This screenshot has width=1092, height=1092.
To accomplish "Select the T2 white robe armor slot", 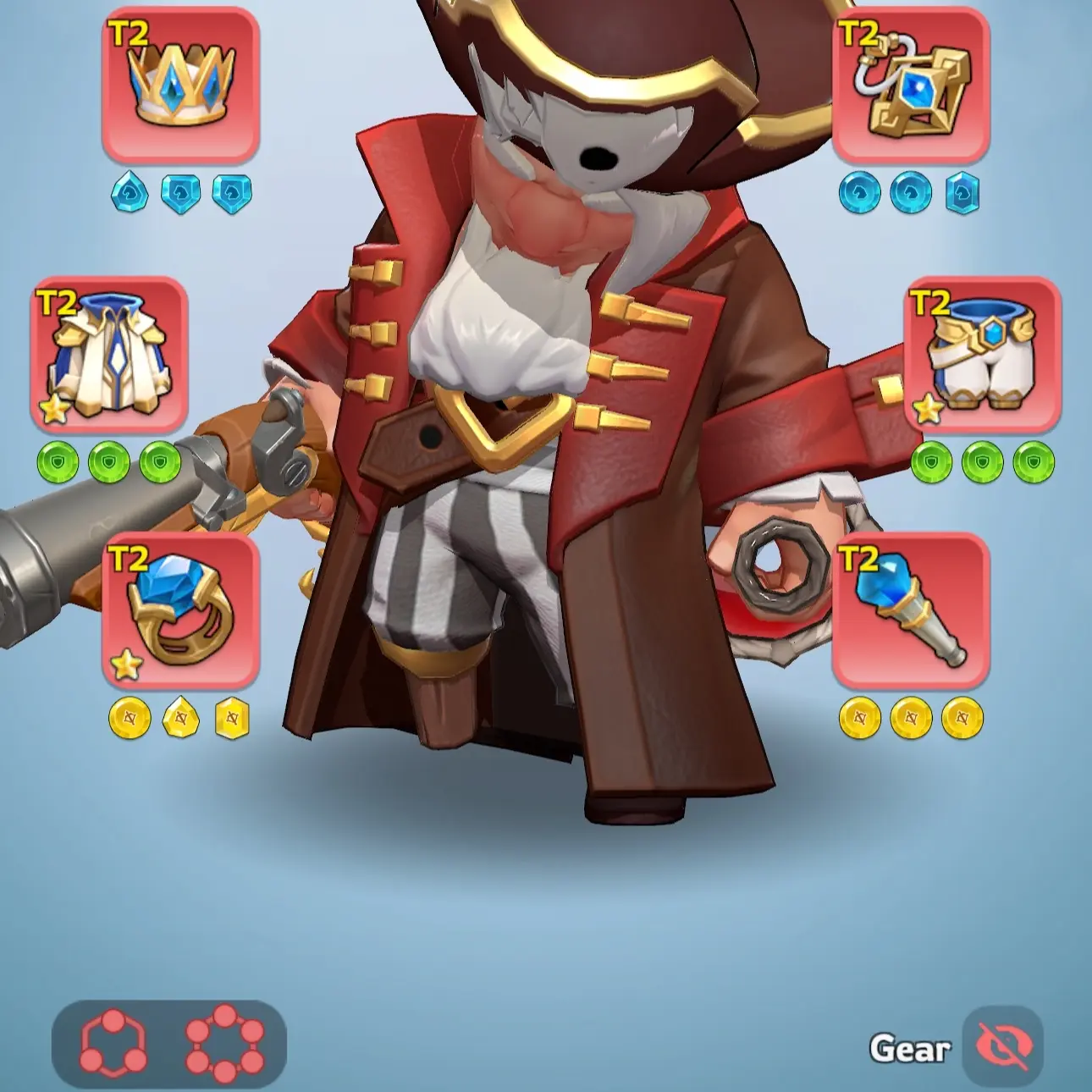I will [109, 355].
